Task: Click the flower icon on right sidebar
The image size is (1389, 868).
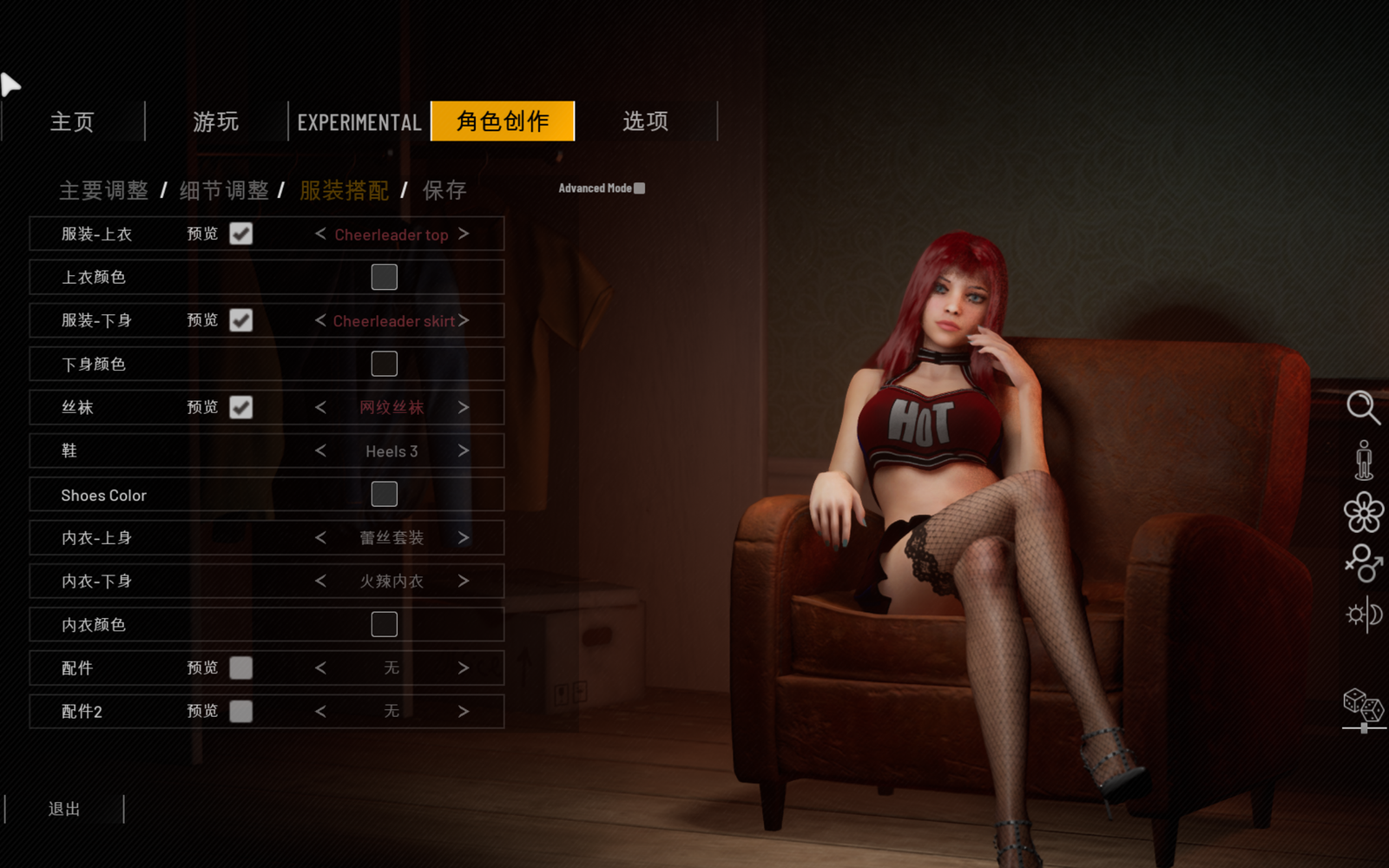Action: click(x=1364, y=512)
